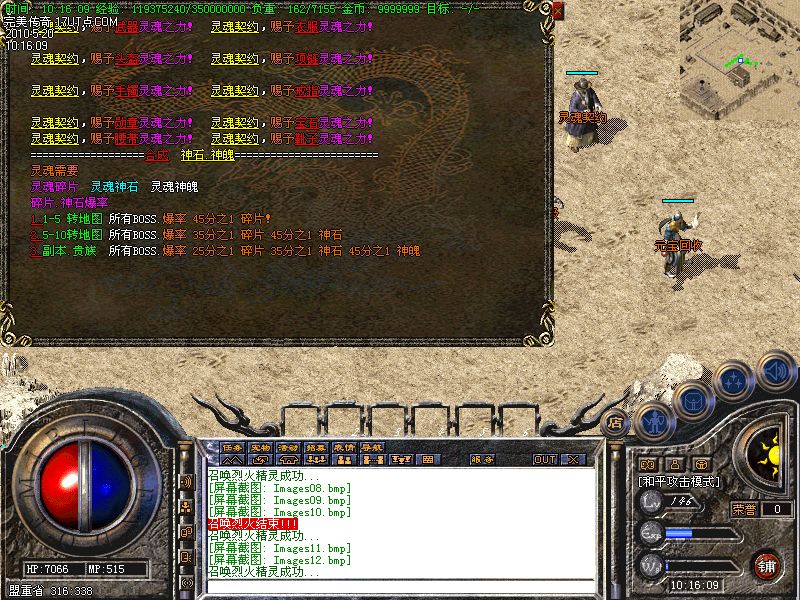Click the OUT logout button
Screen dimensions: 800x600
(x=544, y=459)
